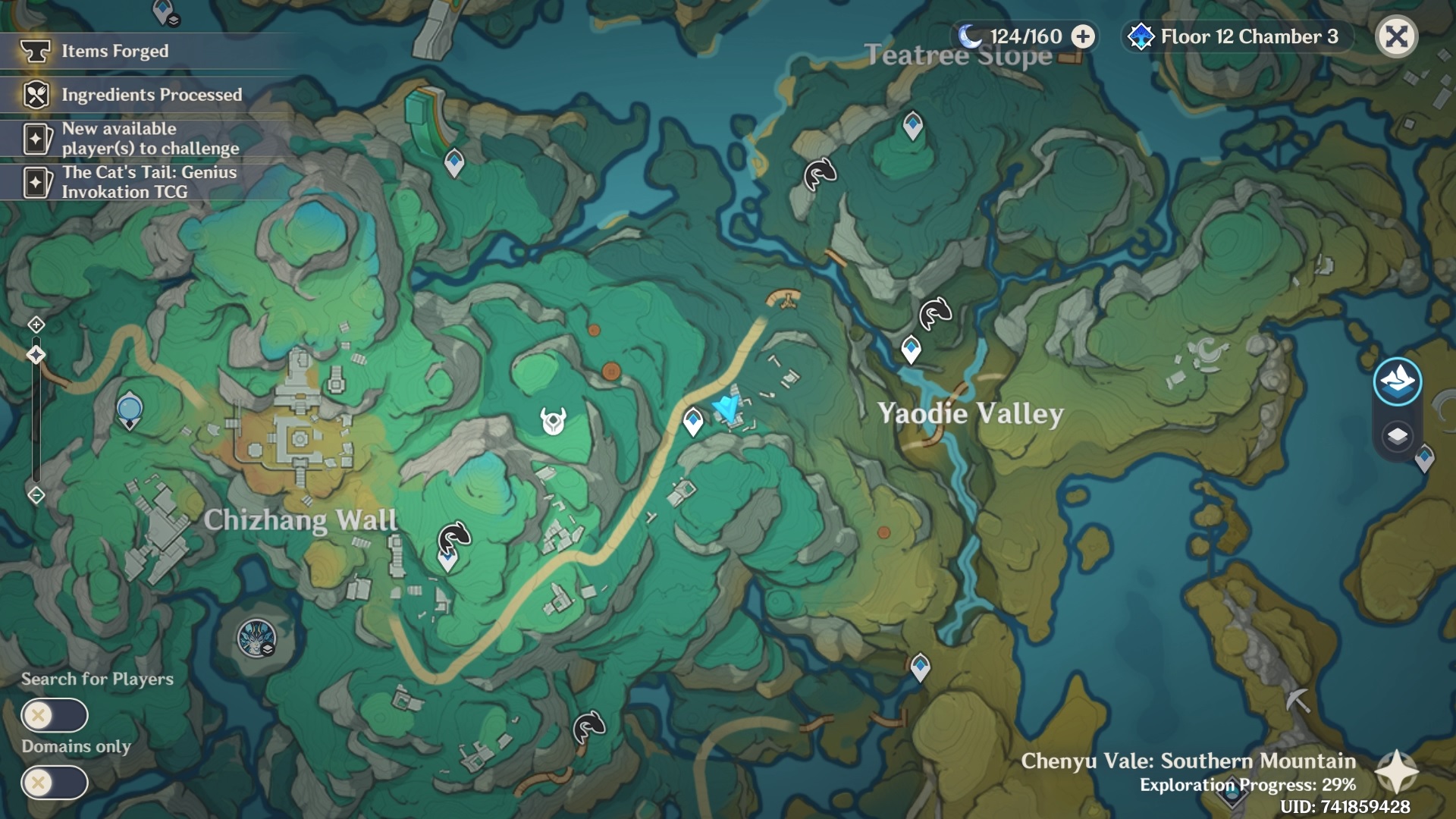Select the Statue of the Seven marker
Image resolution: width=1456 pixels, height=819 pixels.
coord(130,411)
